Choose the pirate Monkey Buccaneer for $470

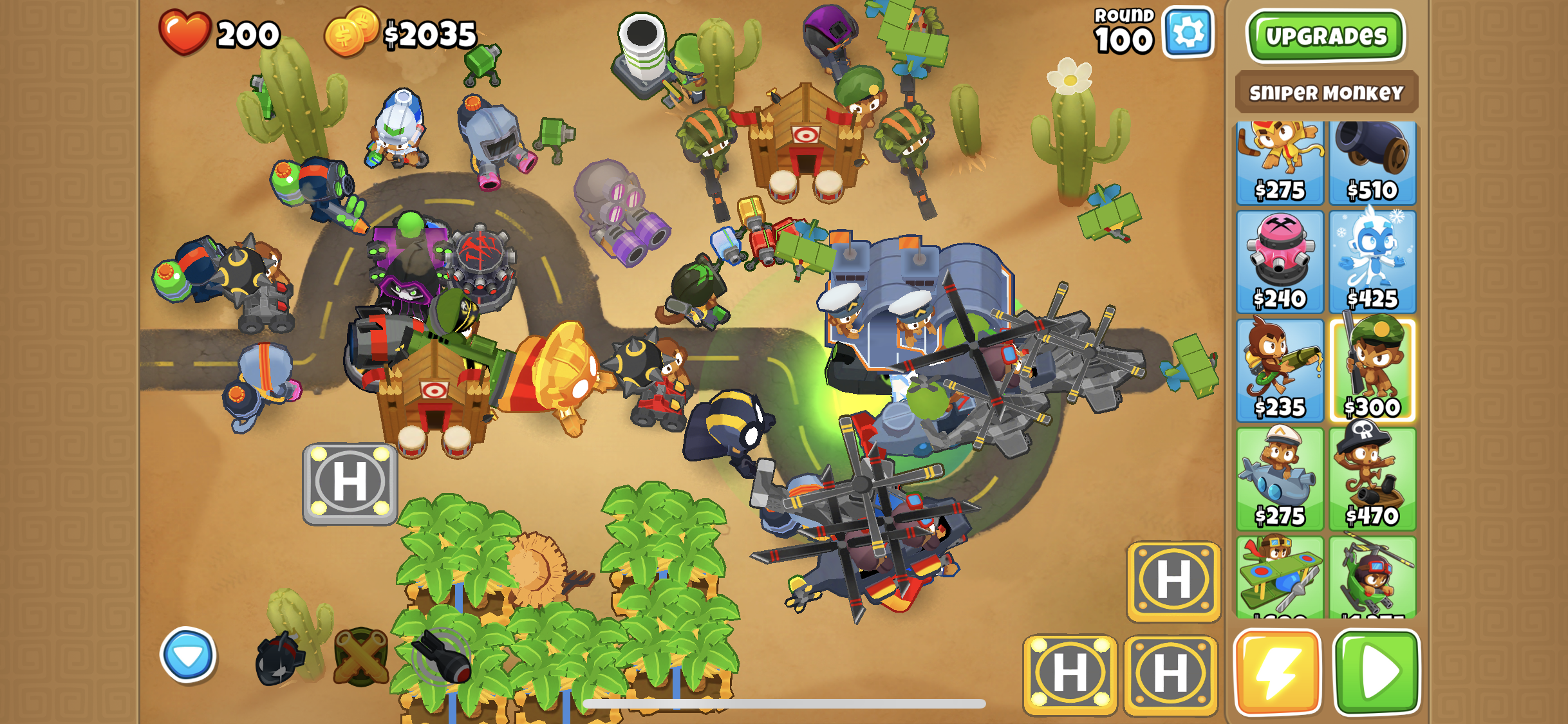tap(1372, 479)
